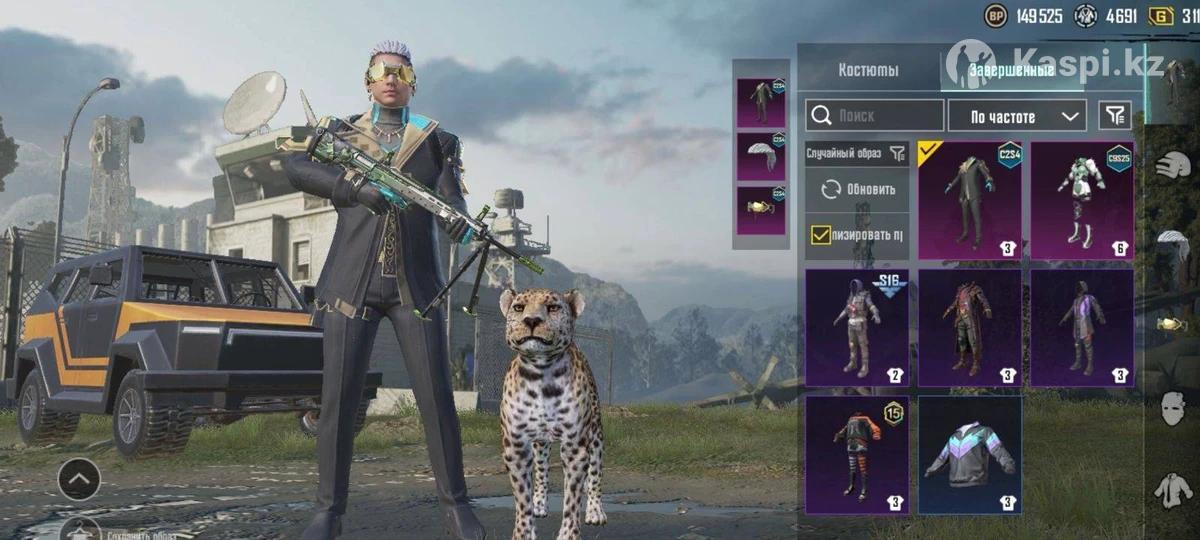Choose the orange striped outfit marked 15
The height and width of the screenshot is (540, 1200).
857,455
